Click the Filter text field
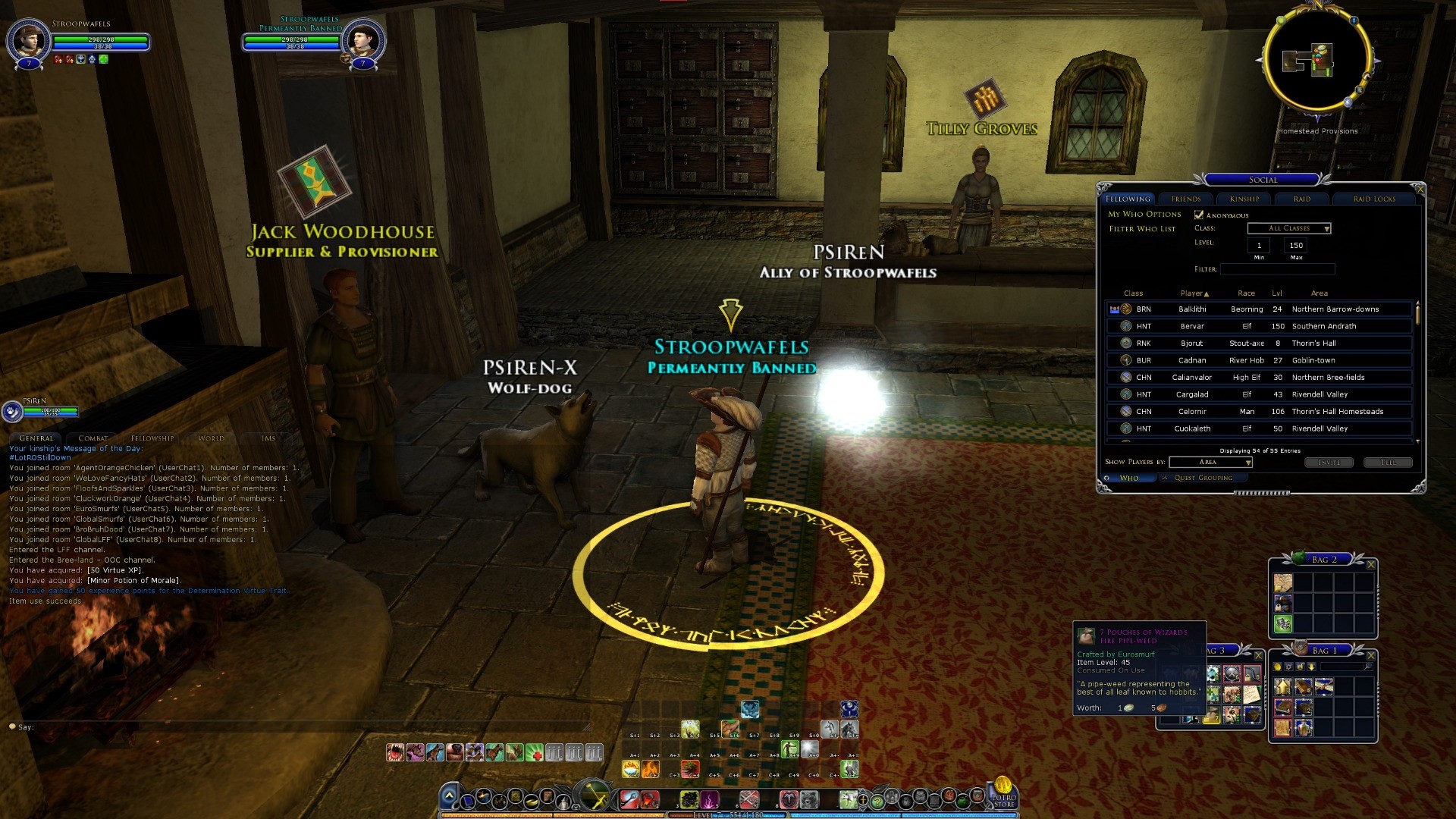Screen dimensions: 1456x819 (x=1277, y=269)
